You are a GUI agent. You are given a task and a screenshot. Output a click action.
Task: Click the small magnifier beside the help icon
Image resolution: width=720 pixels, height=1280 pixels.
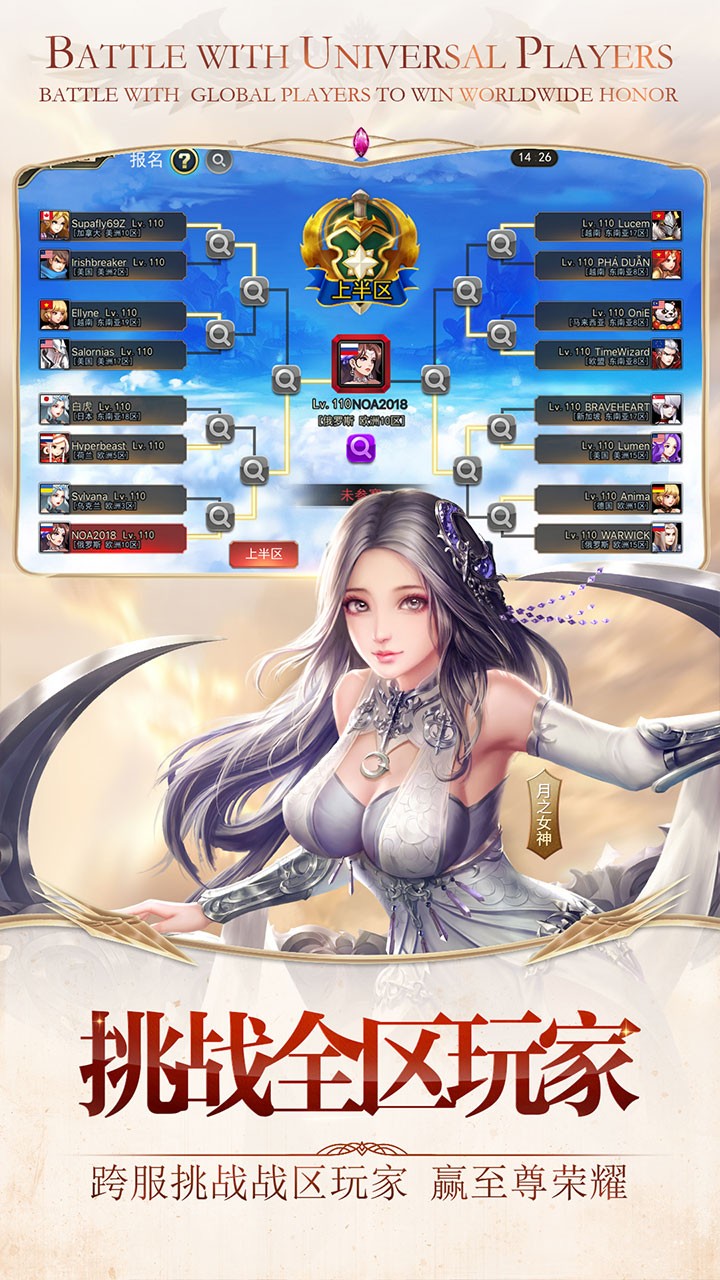point(218,160)
